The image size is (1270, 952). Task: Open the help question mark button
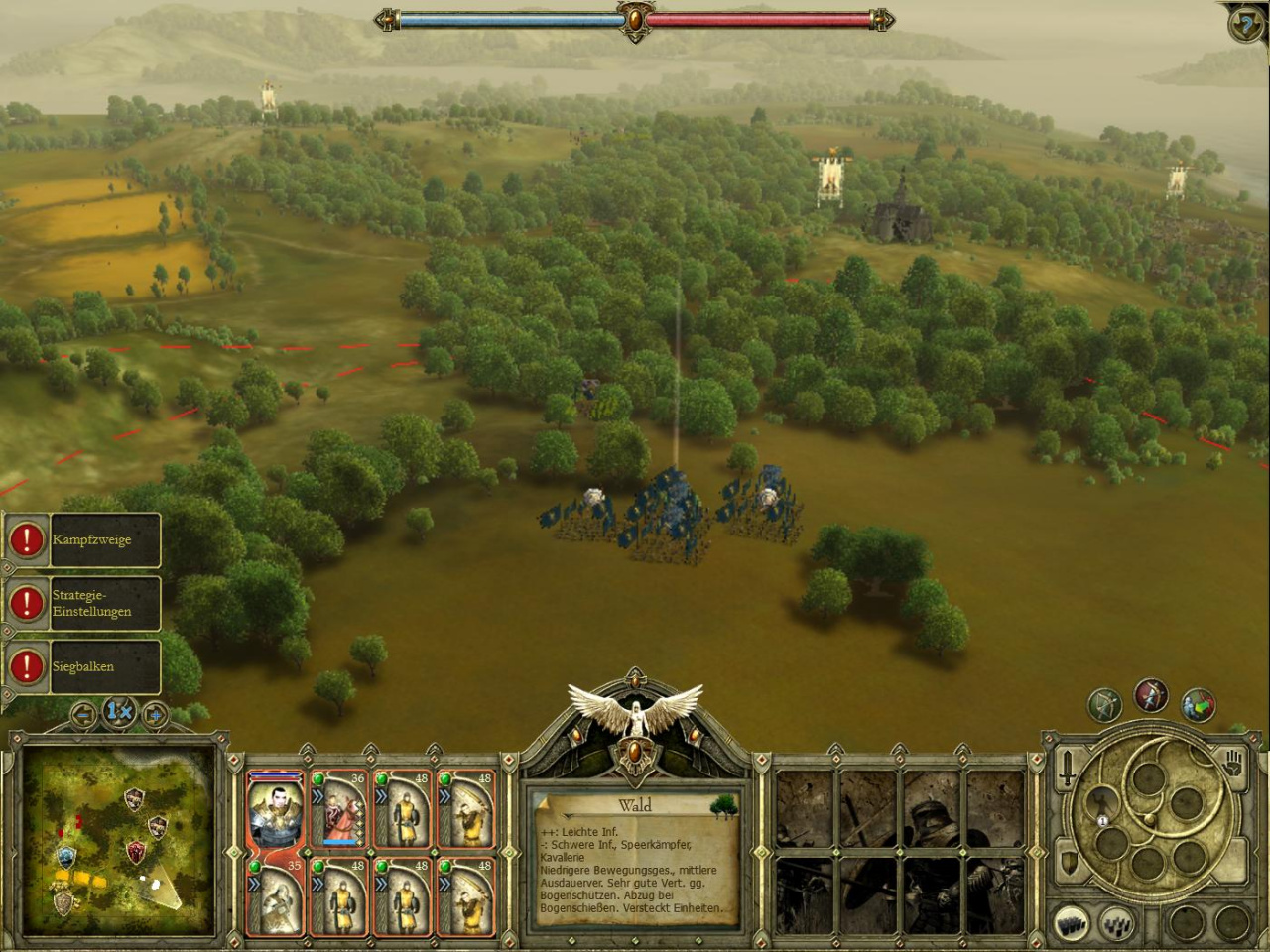click(1245, 24)
